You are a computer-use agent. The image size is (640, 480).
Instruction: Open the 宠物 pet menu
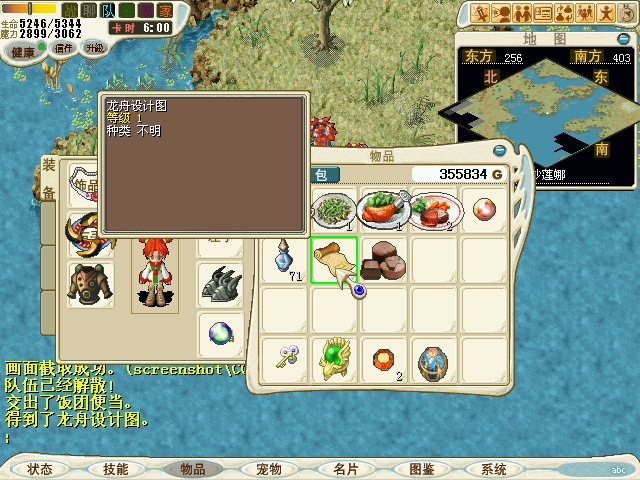click(268, 468)
